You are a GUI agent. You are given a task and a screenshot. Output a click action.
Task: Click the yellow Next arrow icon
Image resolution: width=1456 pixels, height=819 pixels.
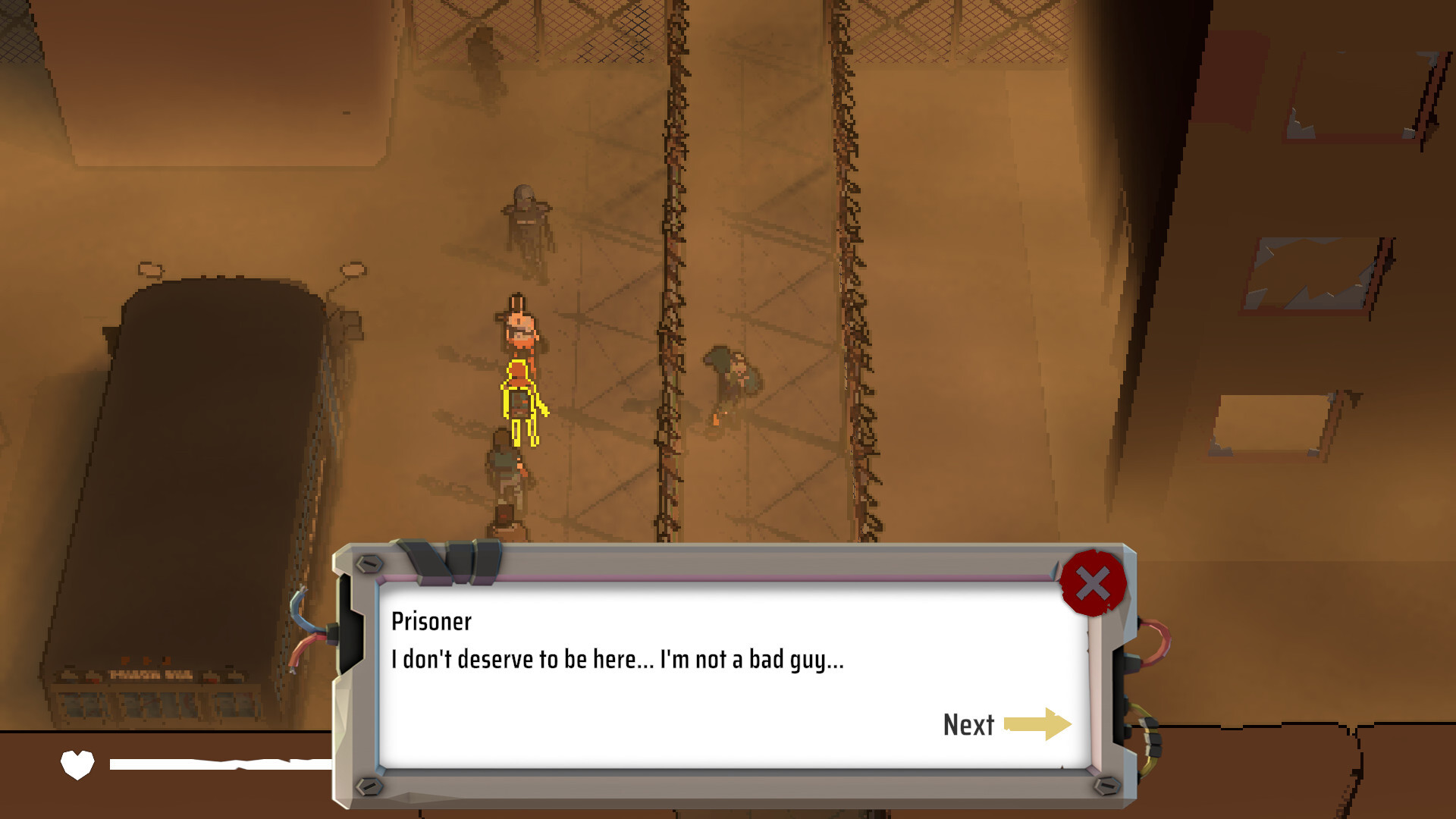pos(1039,726)
